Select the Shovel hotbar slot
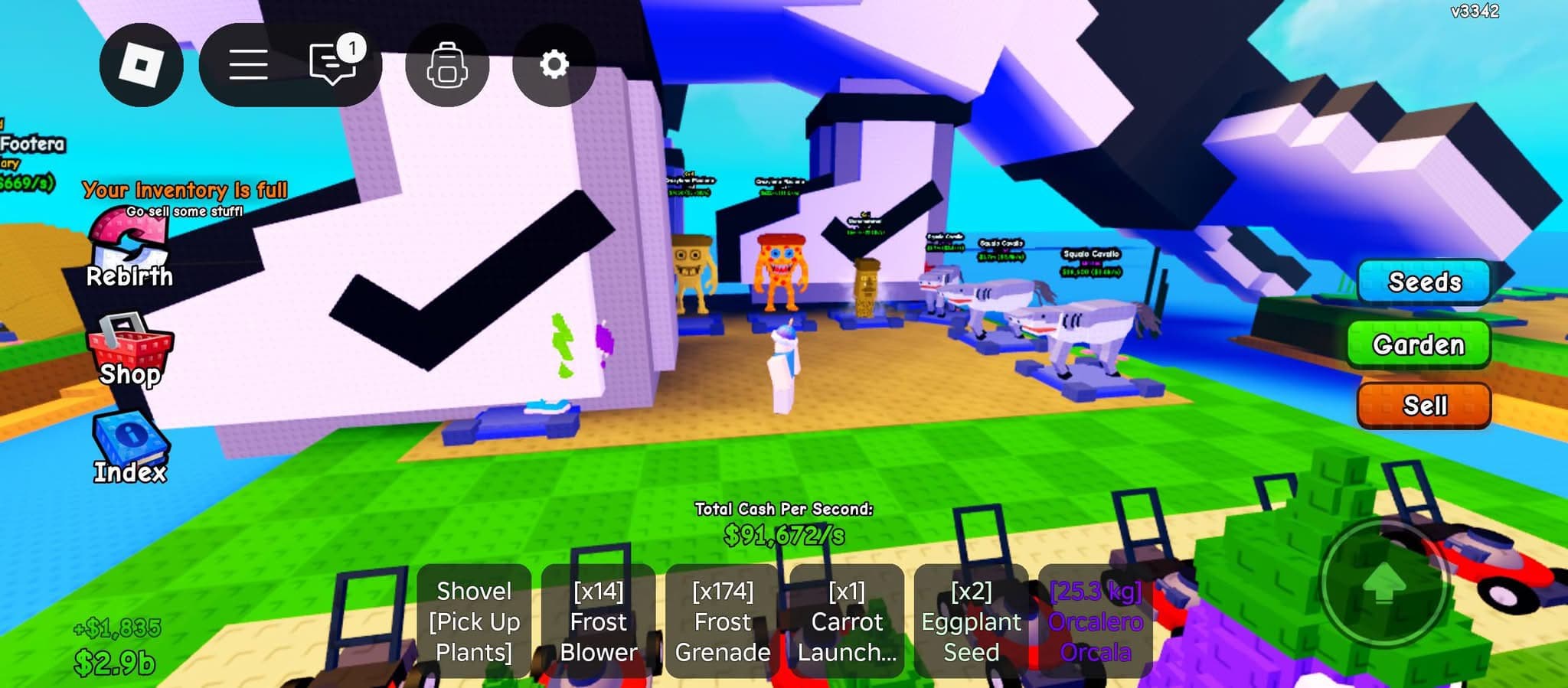The image size is (1568, 688). (x=474, y=621)
